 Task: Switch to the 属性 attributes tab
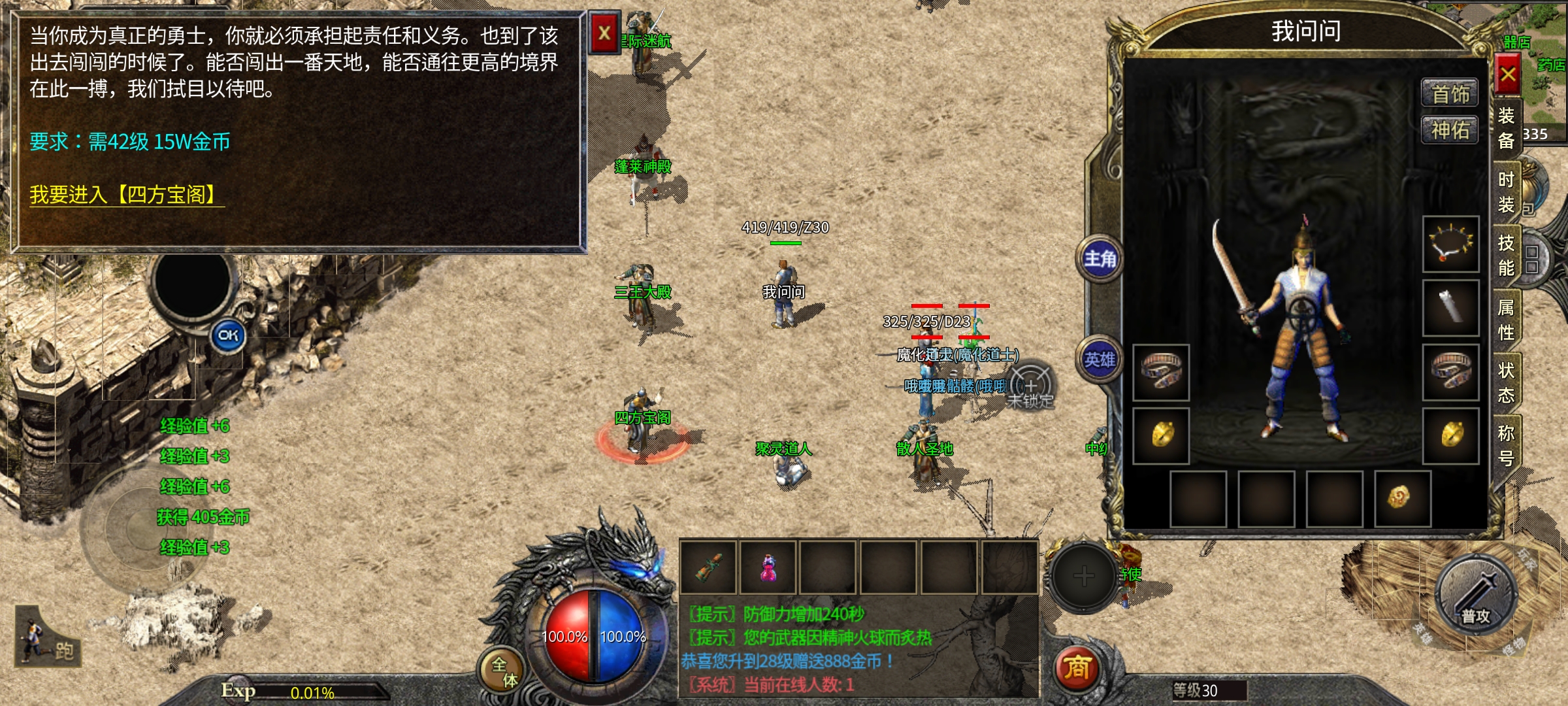[1506, 320]
